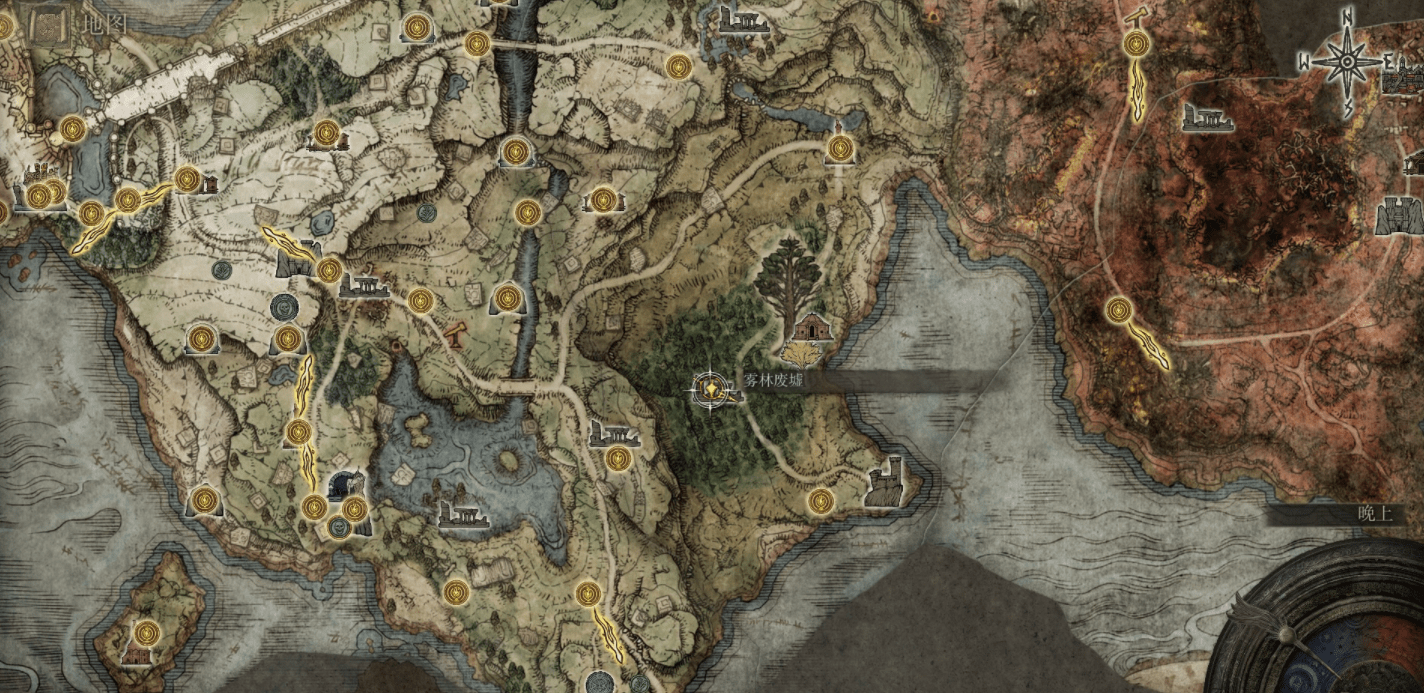Viewport: 1424px width, 693px height.
Task: Select the grace marker on the small southwest island
Action: 147,632
